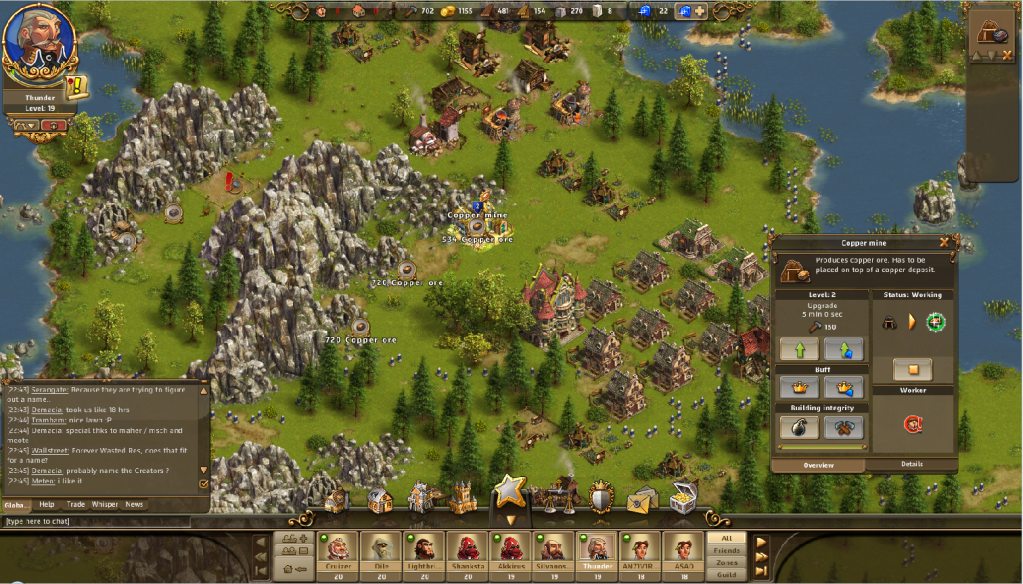The height and width of the screenshot is (584, 1023).
Task: Open the star menu
Action: pos(510,492)
